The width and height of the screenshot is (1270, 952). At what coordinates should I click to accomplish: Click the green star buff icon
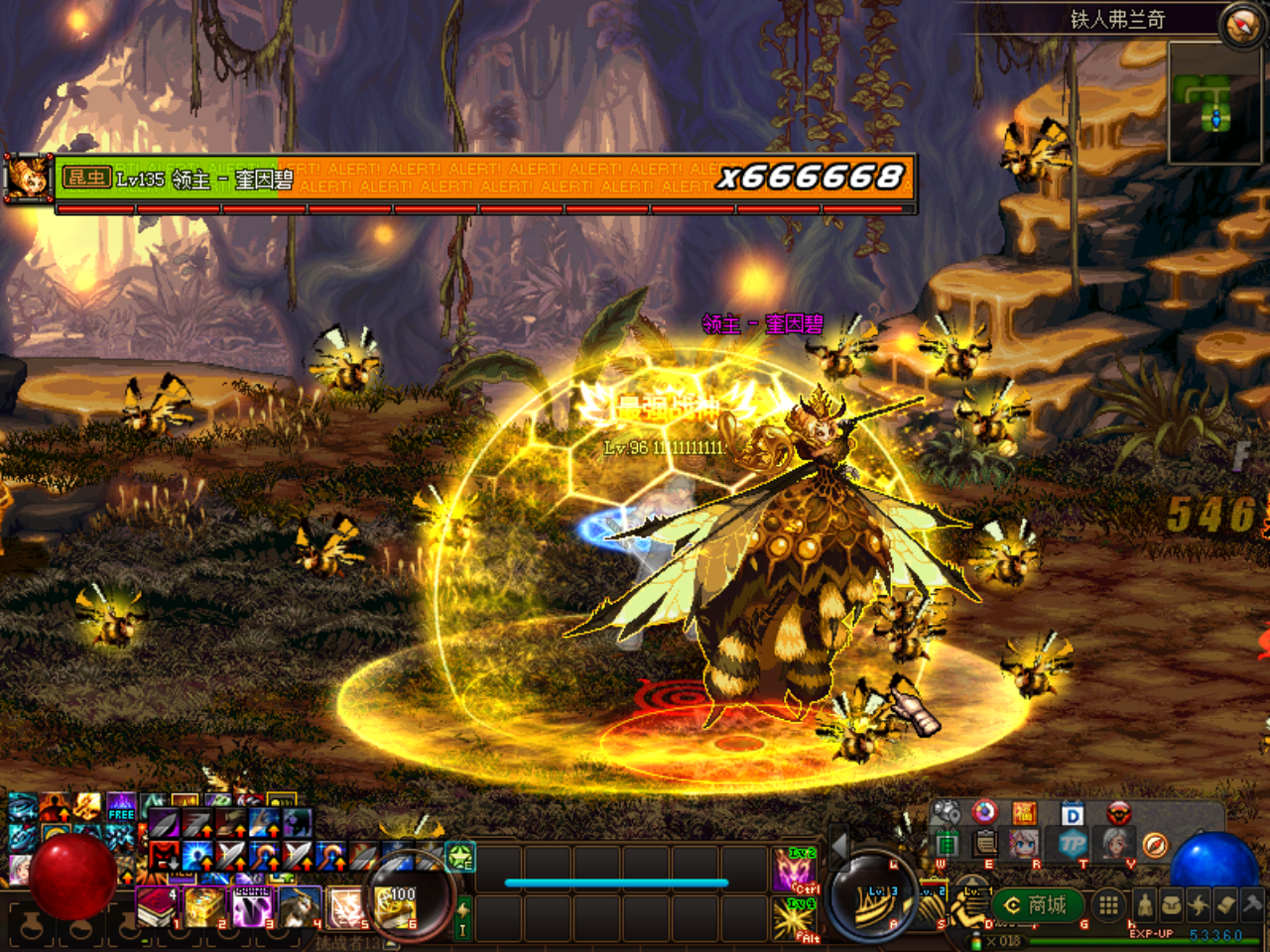(x=460, y=857)
